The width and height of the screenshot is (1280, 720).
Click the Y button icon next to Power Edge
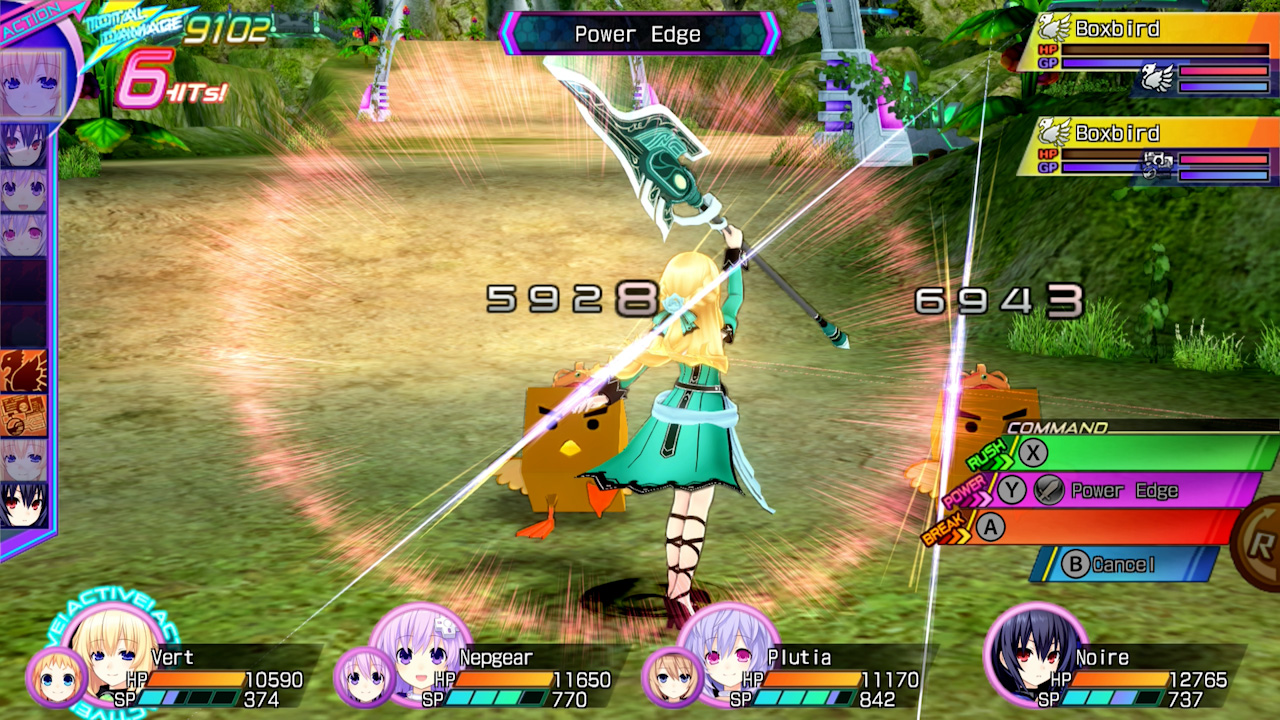pyautogui.click(x=1011, y=491)
